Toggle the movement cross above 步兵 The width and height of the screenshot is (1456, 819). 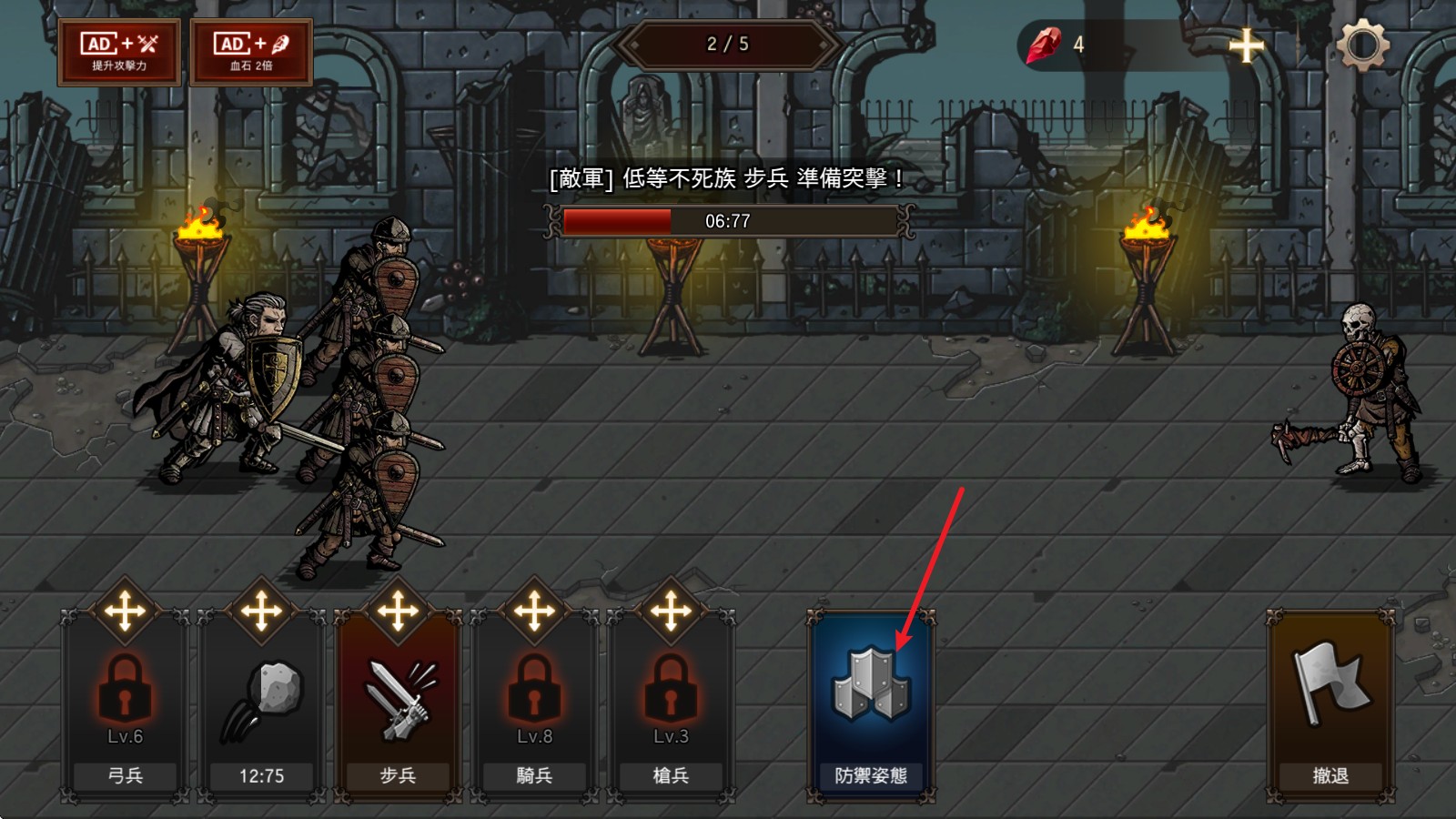398,610
